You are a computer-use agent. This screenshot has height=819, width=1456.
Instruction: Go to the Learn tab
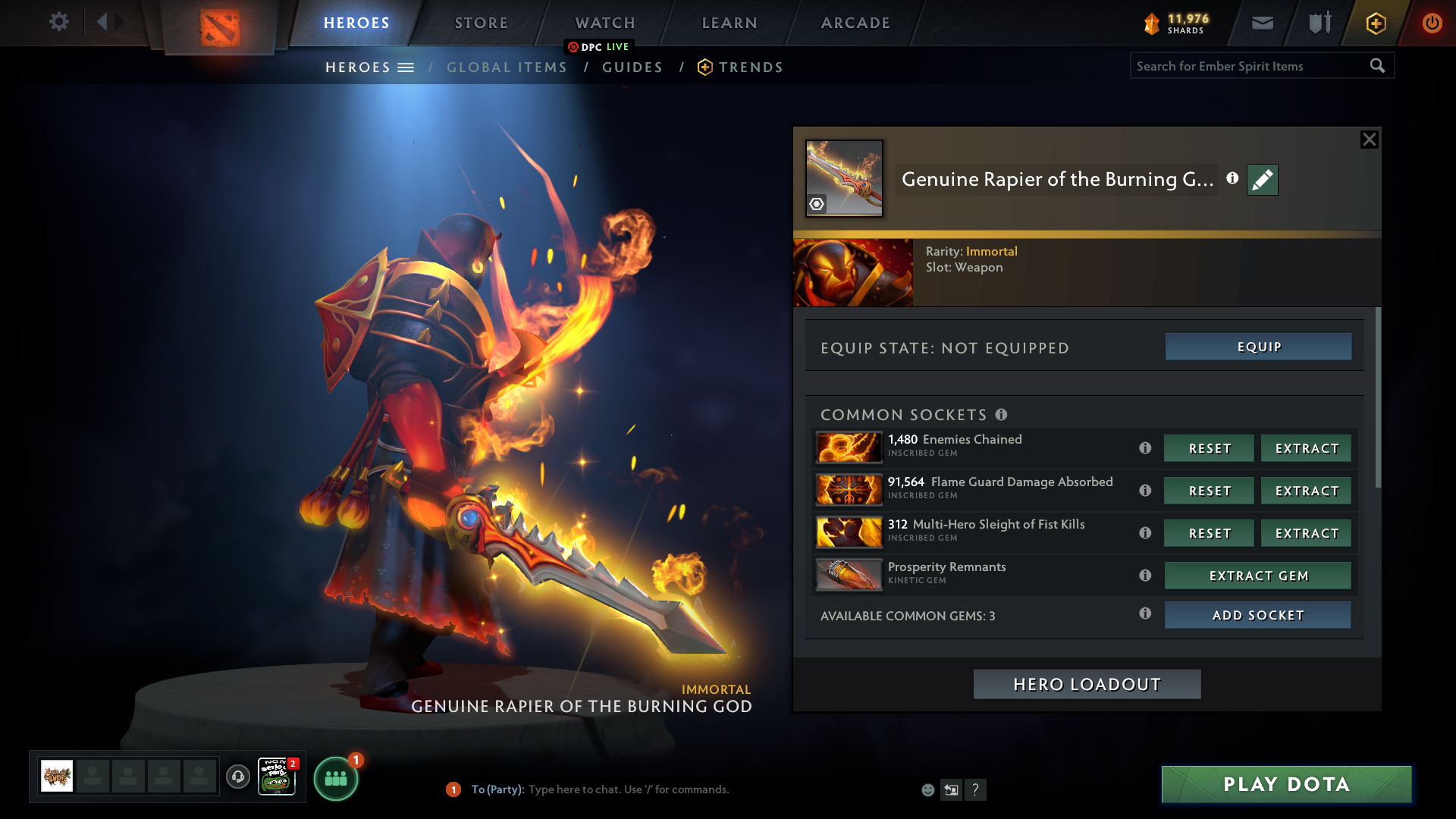click(x=730, y=23)
